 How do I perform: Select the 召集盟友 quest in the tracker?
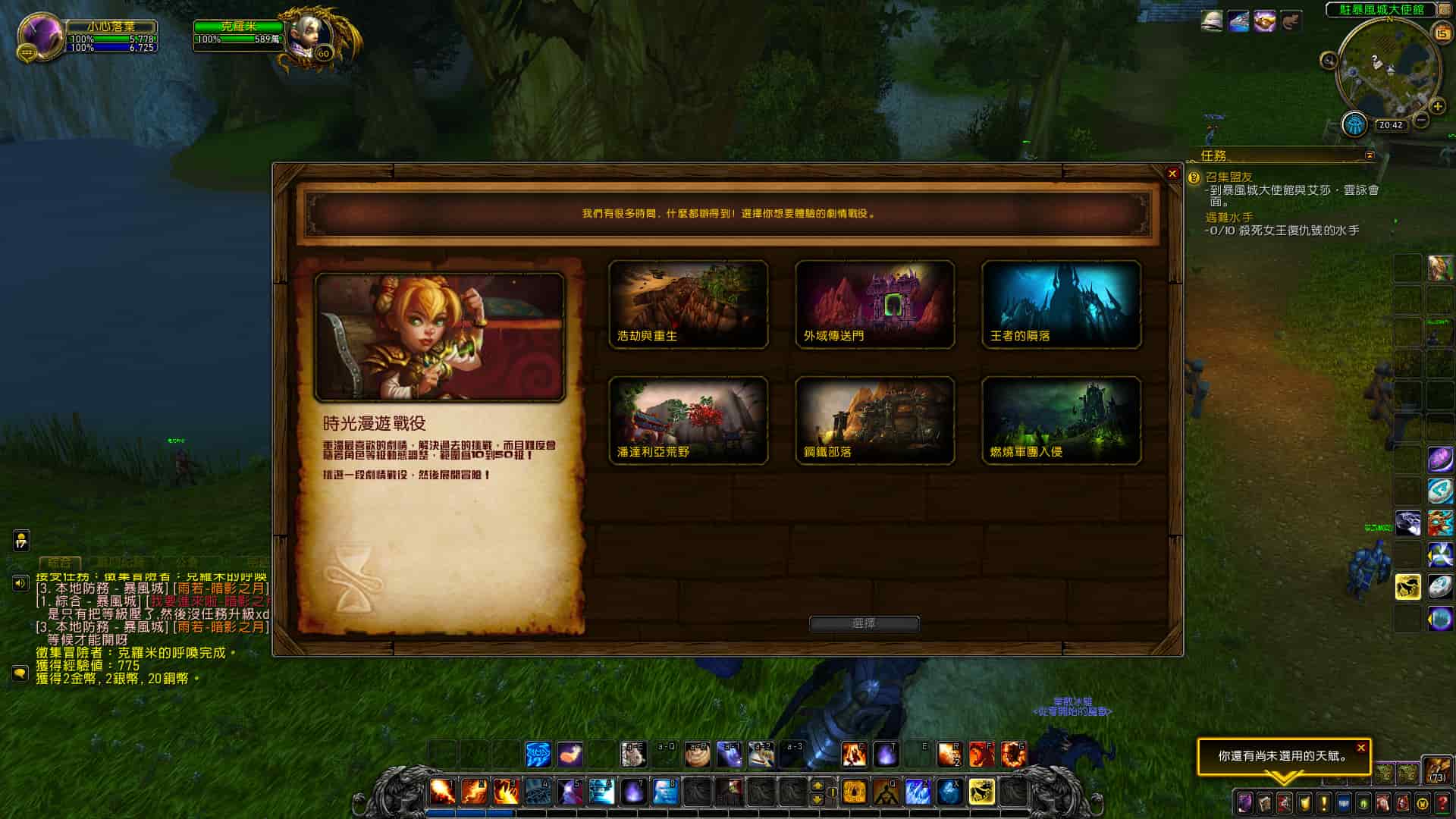click(x=1229, y=177)
